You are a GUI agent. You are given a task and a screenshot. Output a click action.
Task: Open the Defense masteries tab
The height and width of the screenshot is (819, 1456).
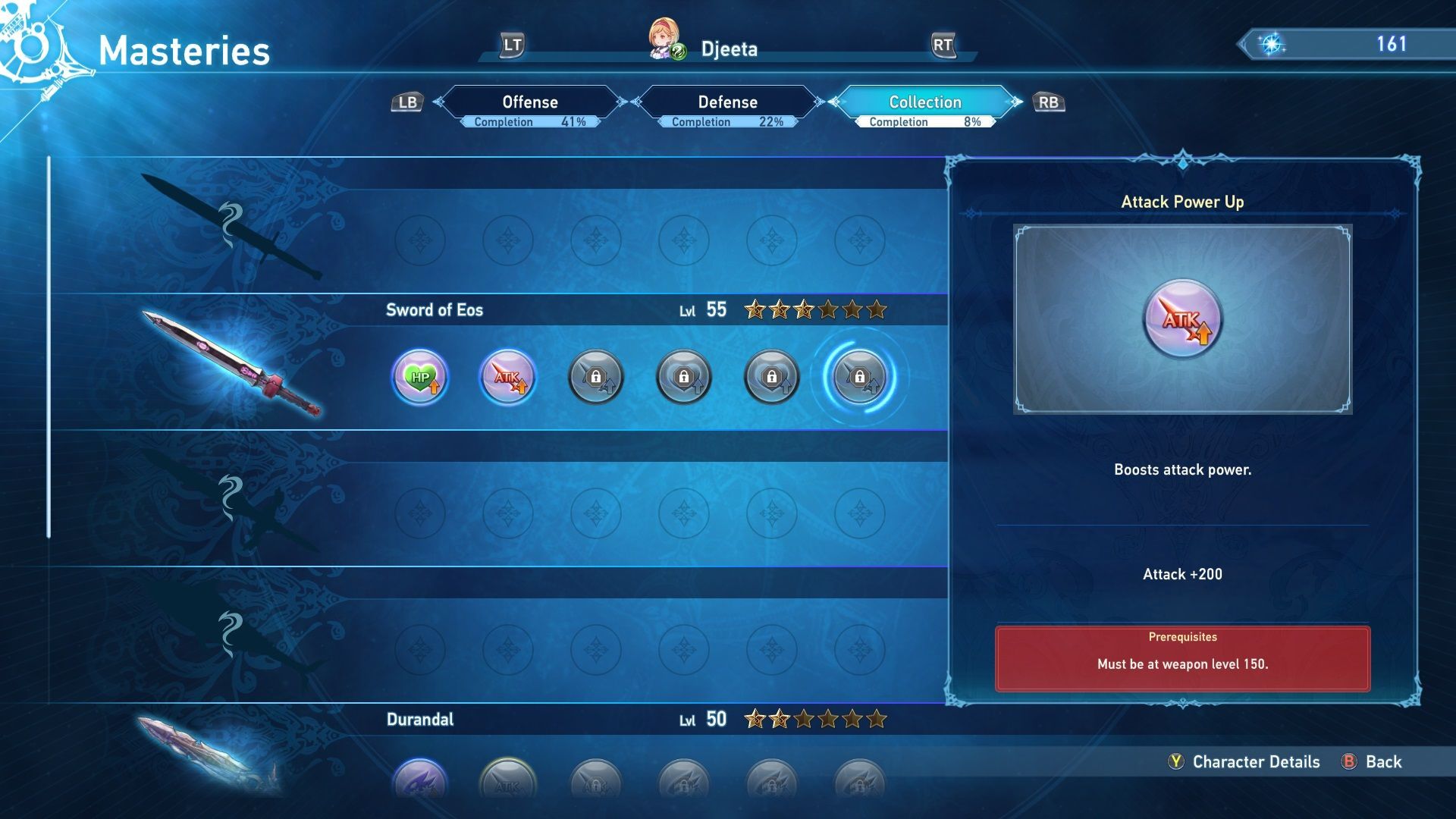pyautogui.click(x=726, y=102)
